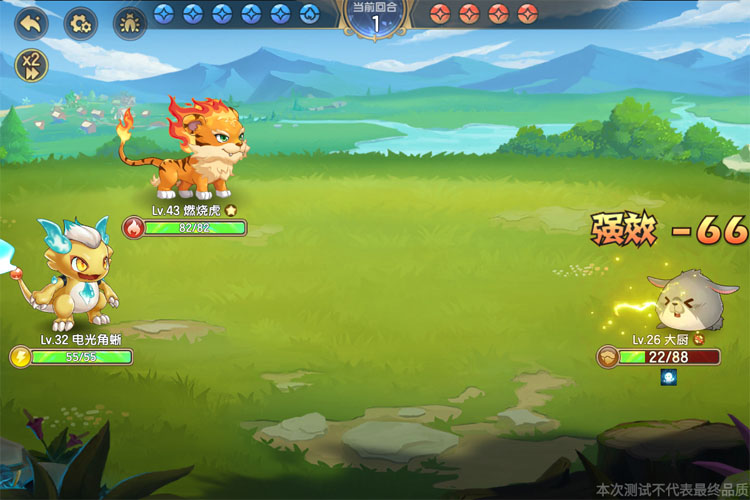Toggle the x2 battle speed button
This screenshot has height=500, width=750.
[31, 66]
